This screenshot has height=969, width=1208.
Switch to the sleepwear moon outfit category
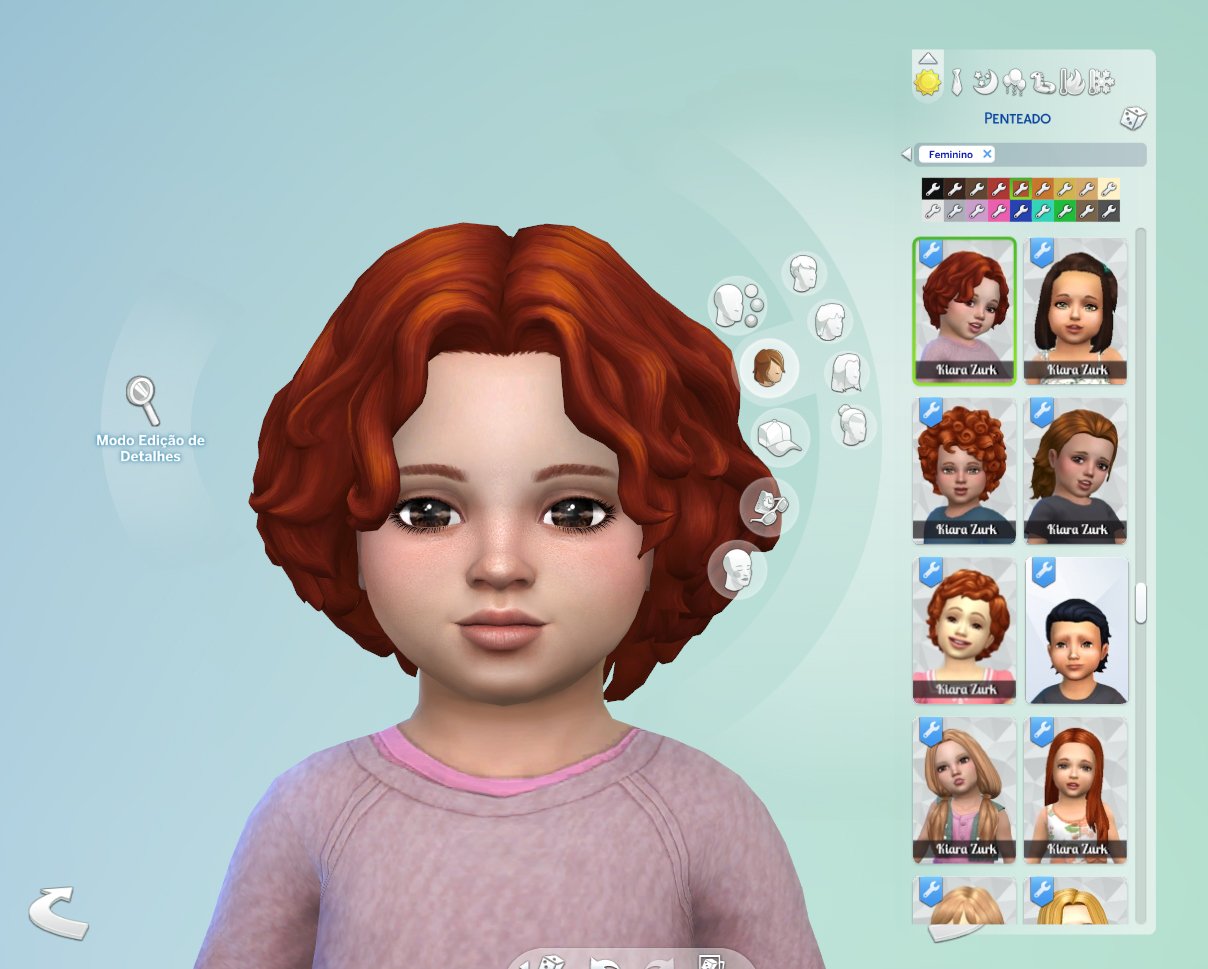984,82
